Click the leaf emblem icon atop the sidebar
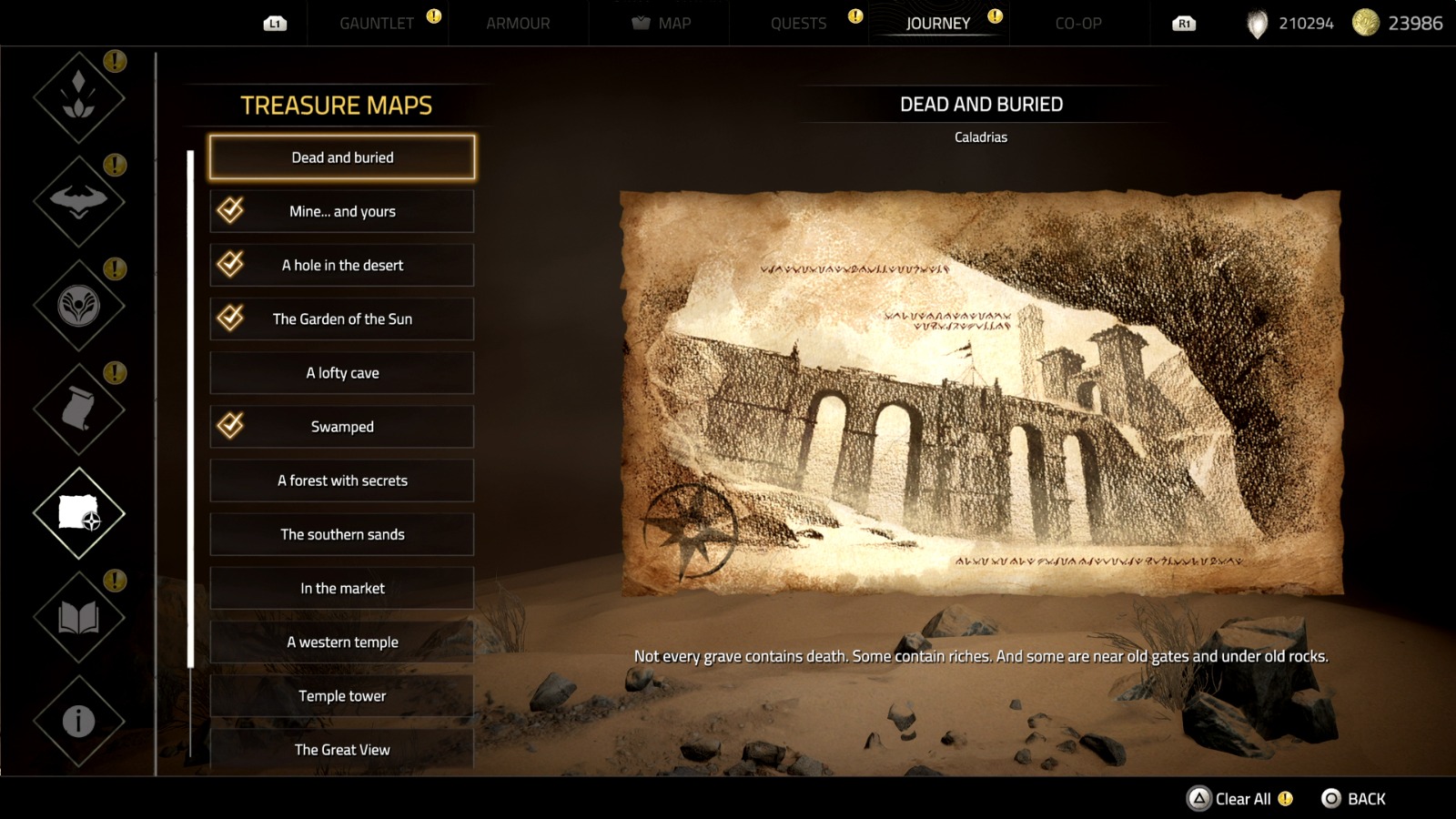Image resolution: width=1456 pixels, height=819 pixels. tap(78, 96)
